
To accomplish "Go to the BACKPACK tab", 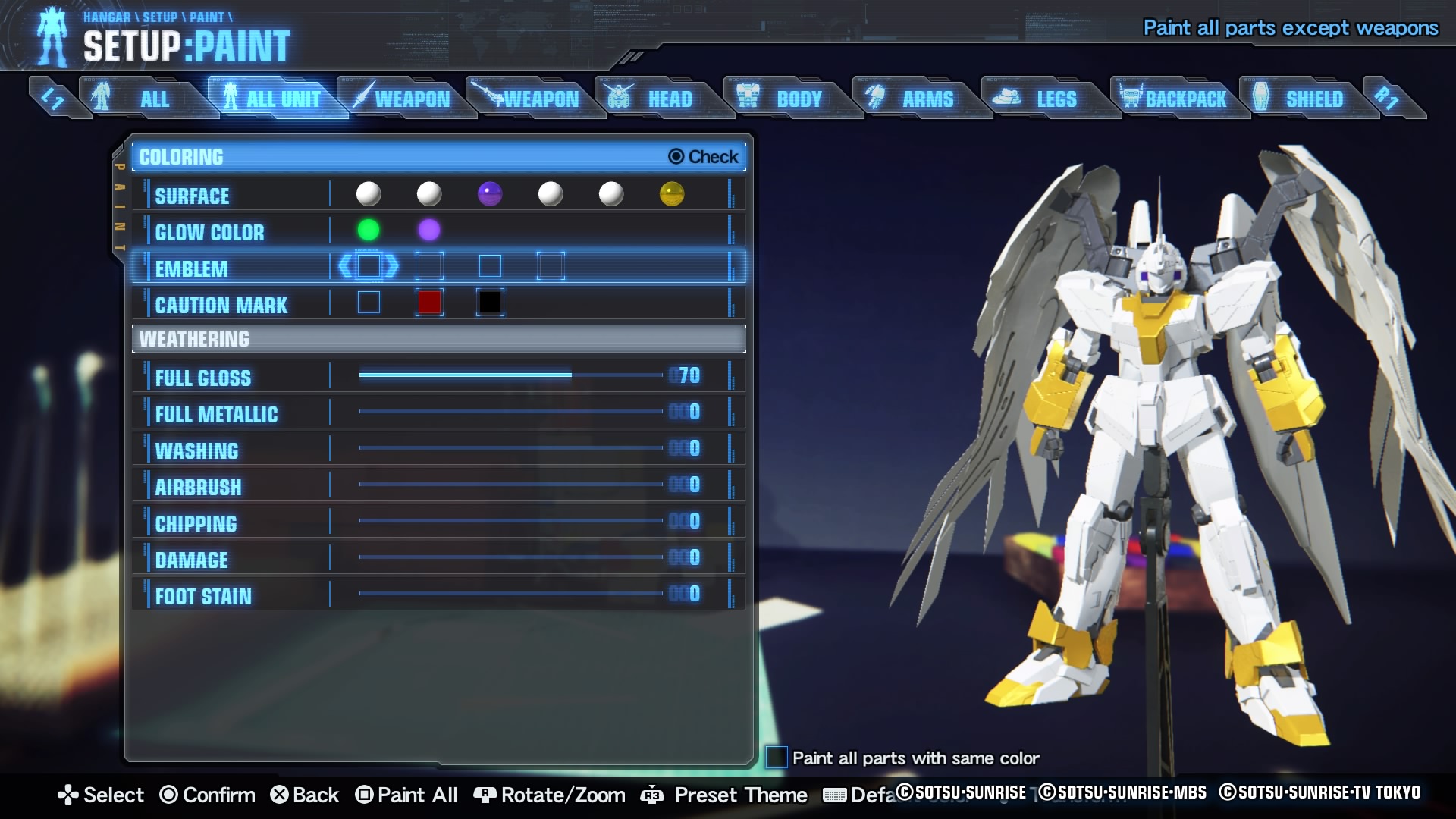I will [x=1175, y=99].
